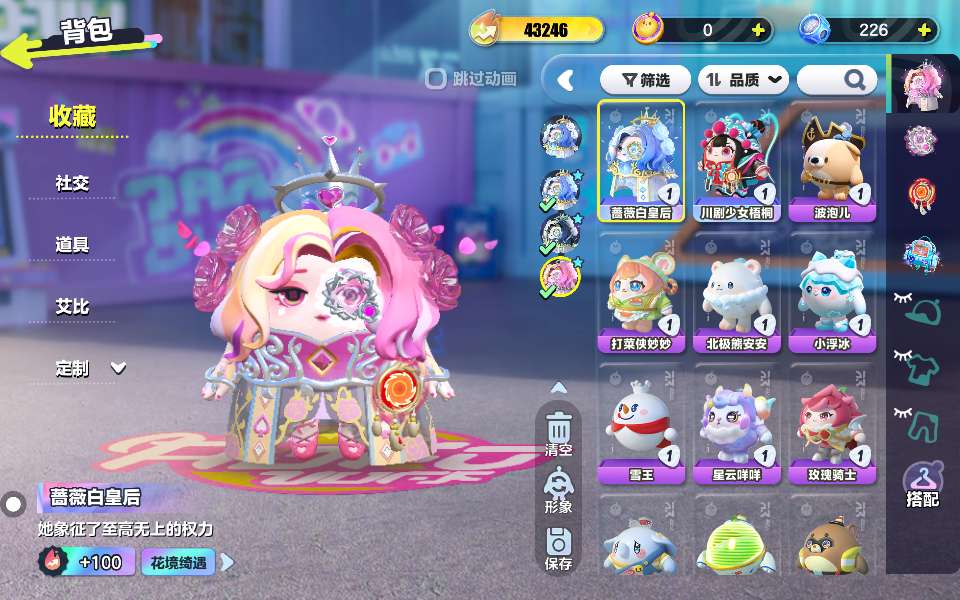Select the 社交 menu entry
Screen dimensions: 960x600
(73, 183)
